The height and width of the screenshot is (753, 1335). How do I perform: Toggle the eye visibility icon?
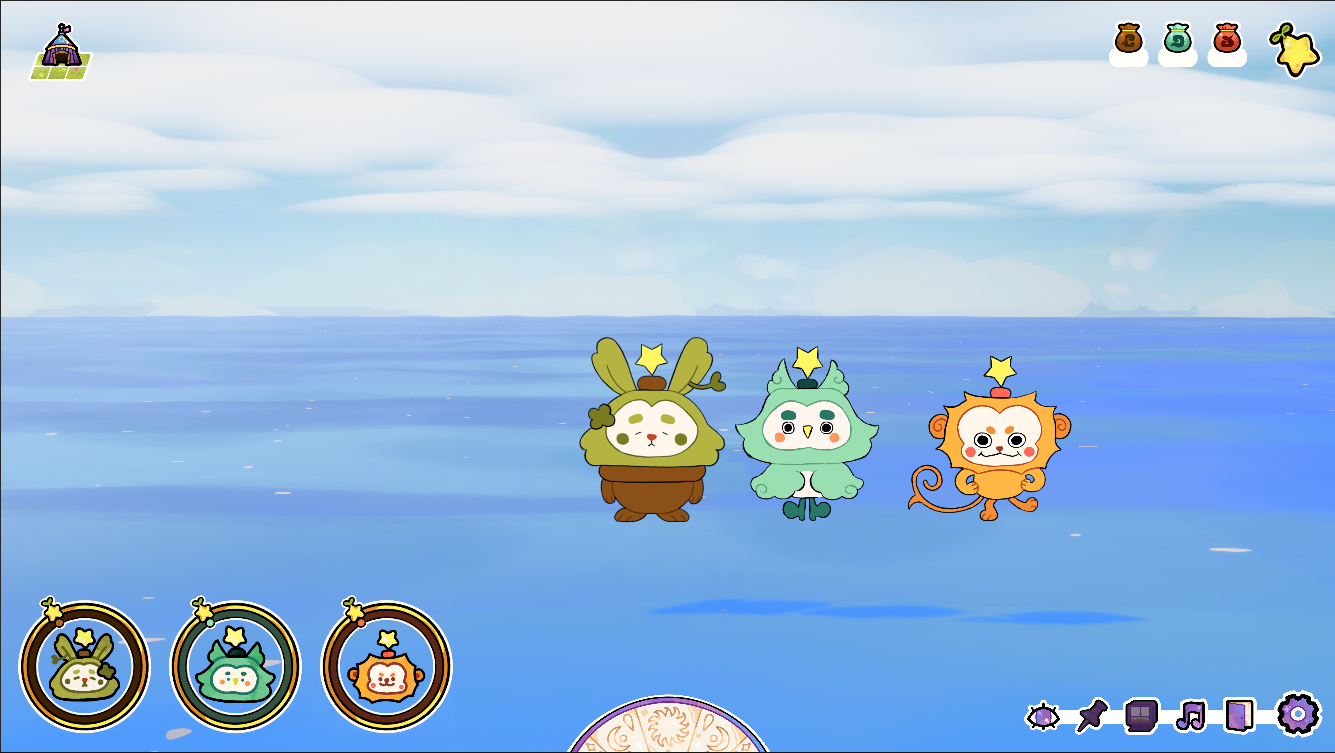tap(1042, 716)
